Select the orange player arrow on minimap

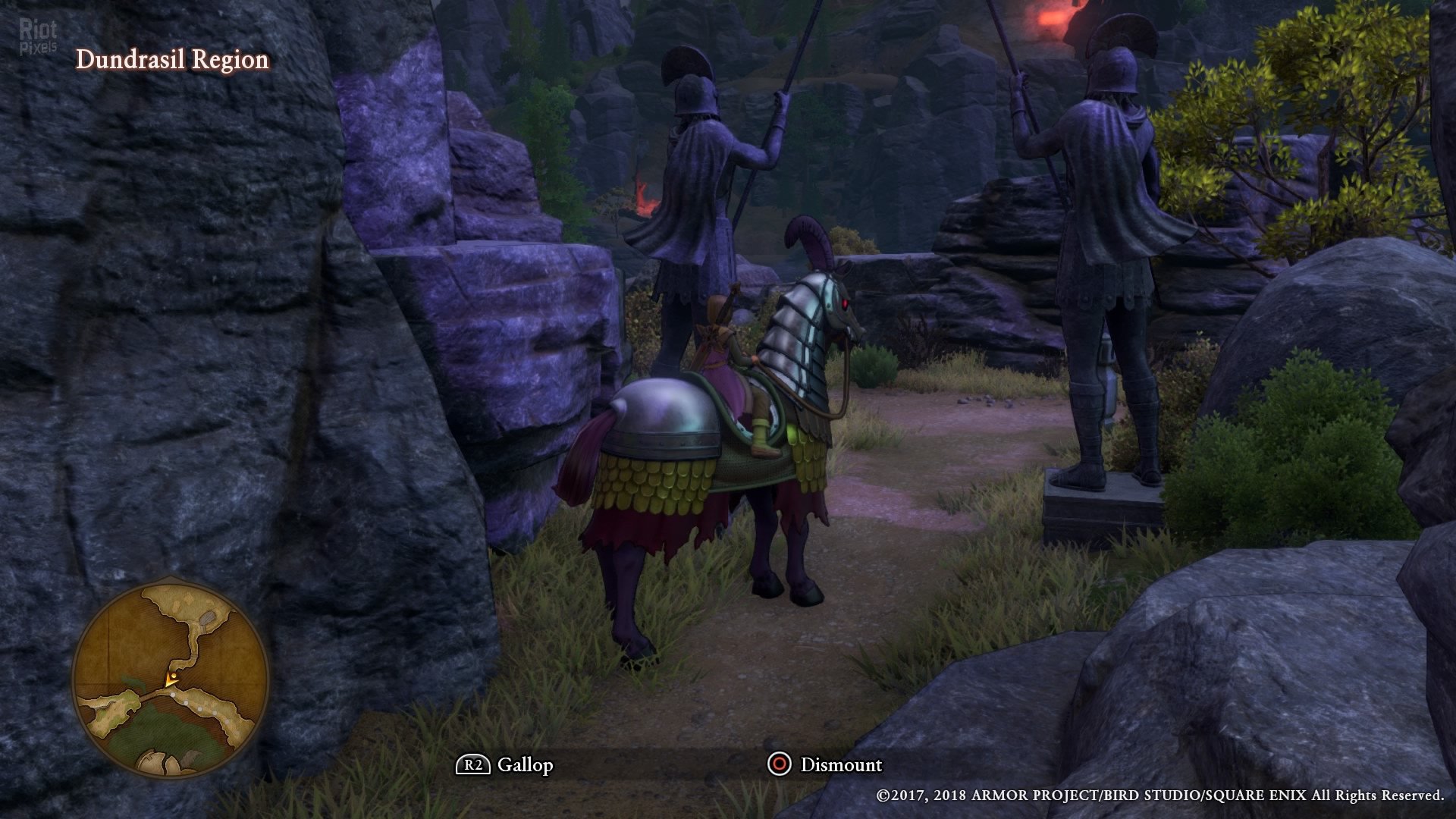coord(171,679)
